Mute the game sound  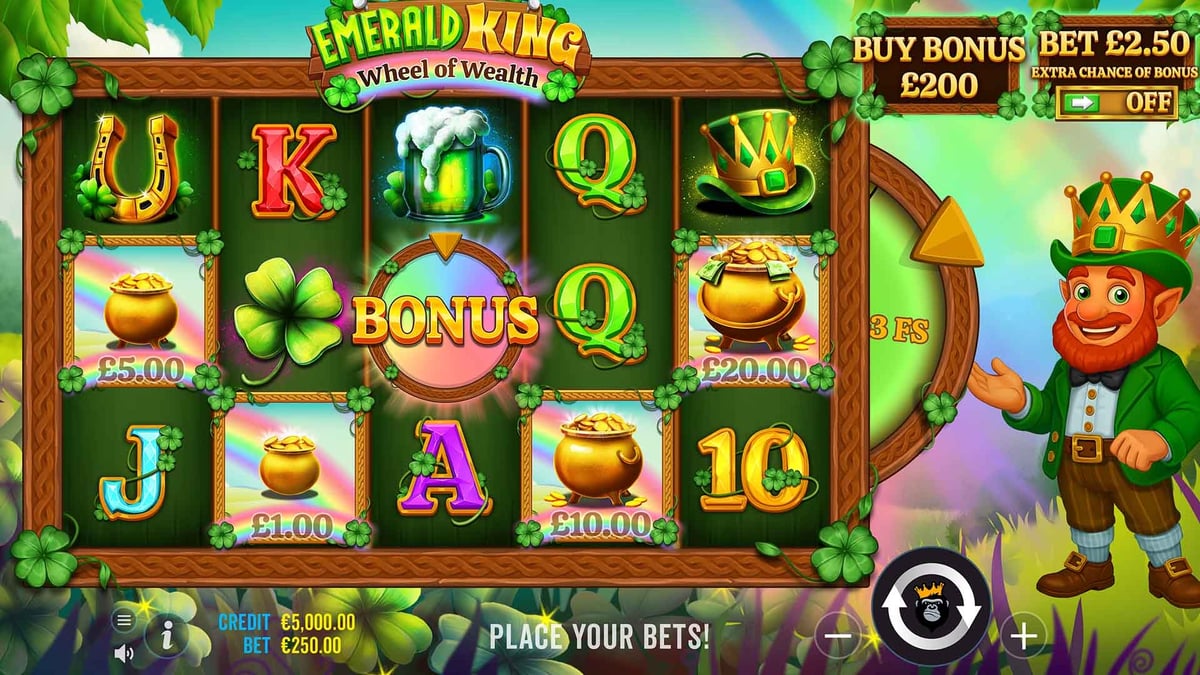tap(124, 653)
